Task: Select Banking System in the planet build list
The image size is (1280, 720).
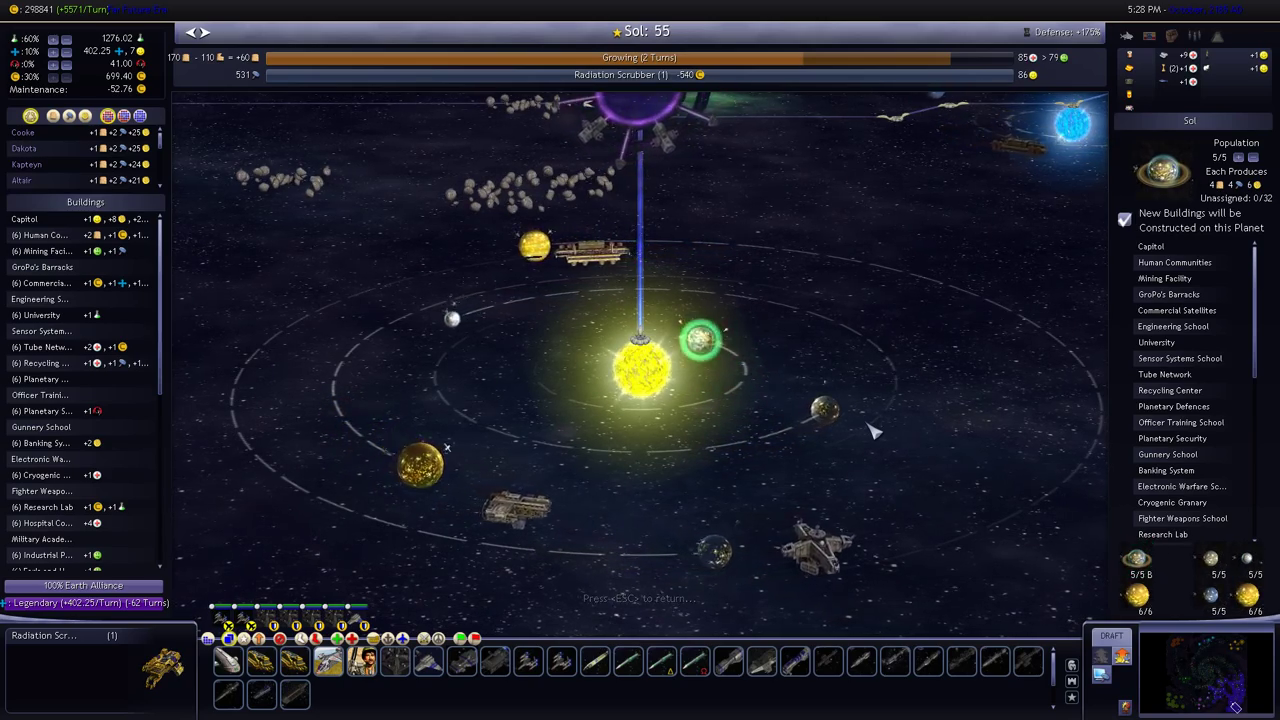Action: click(x=1166, y=471)
